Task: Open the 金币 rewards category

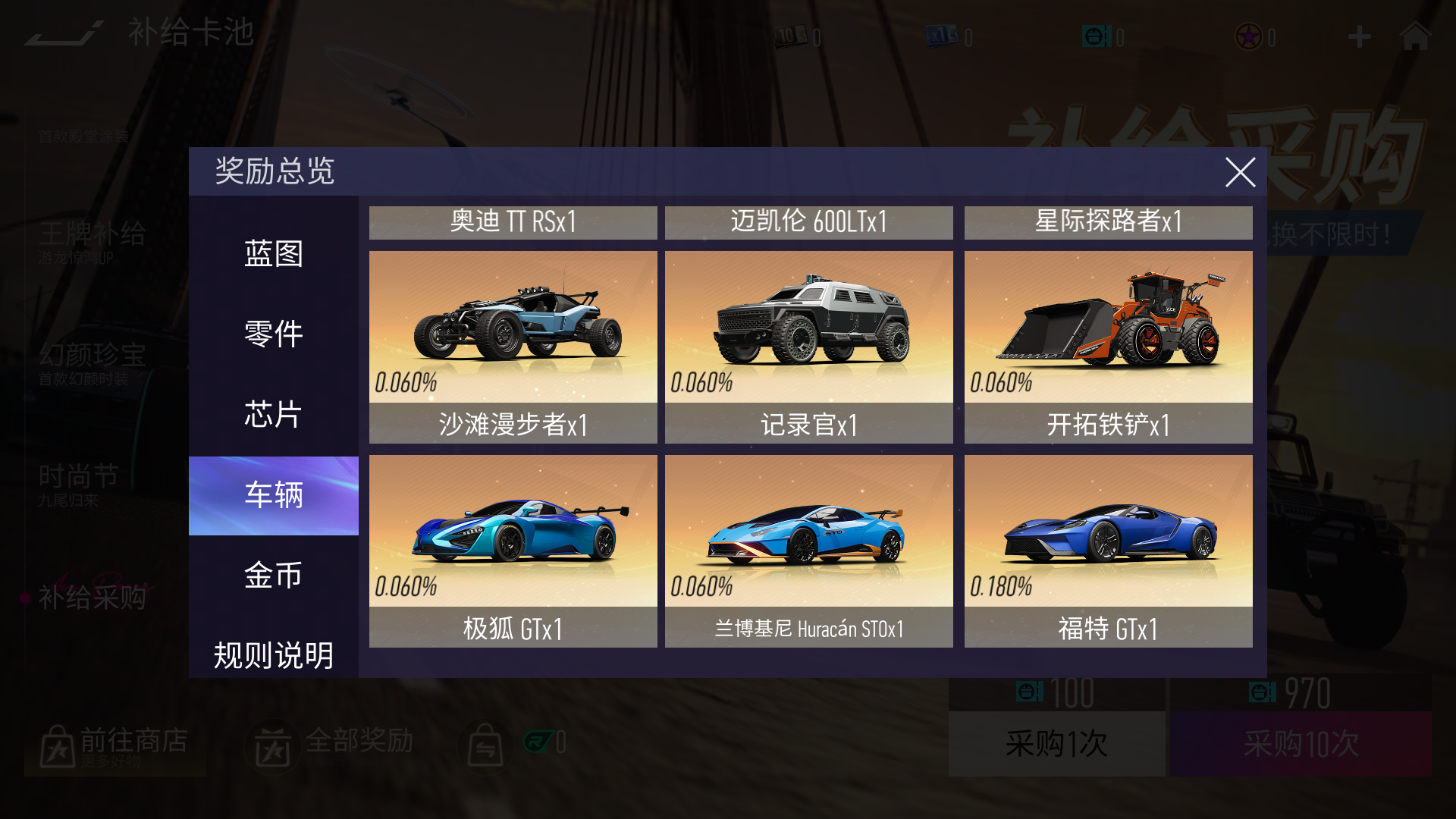Action: pos(273,576)
